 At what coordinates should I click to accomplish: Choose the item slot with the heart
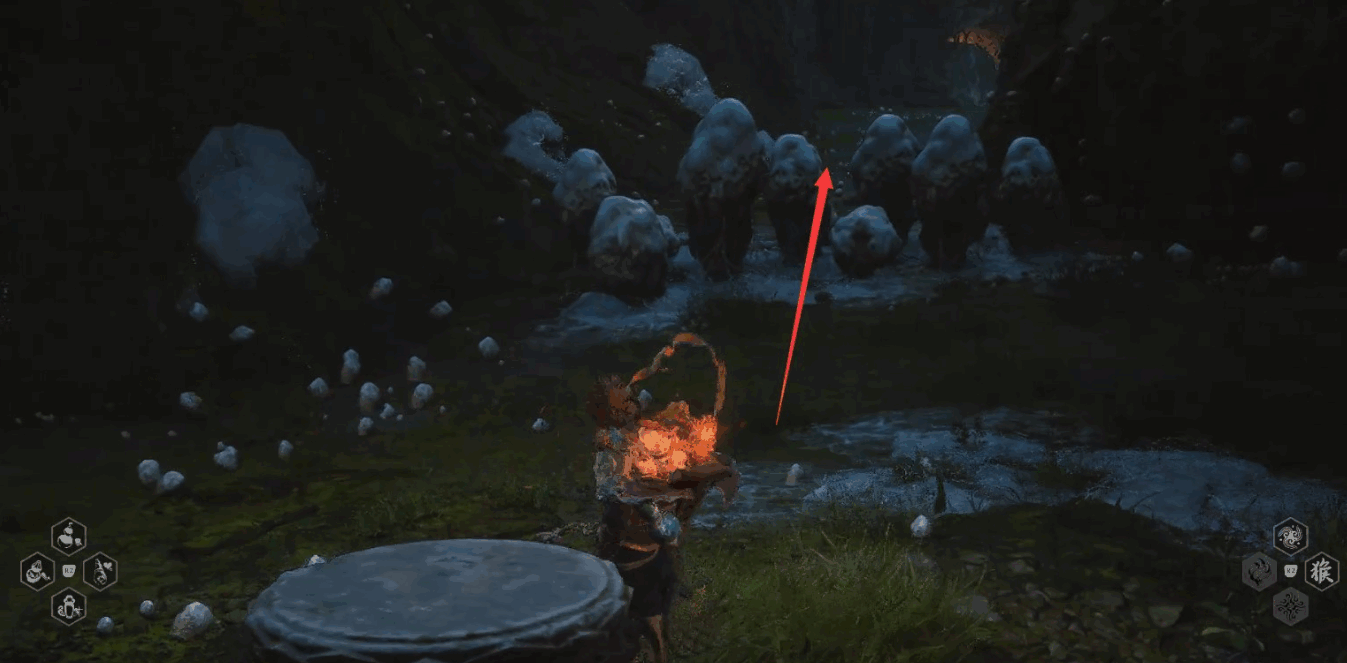pyautogui.click(x=100, y=572)
